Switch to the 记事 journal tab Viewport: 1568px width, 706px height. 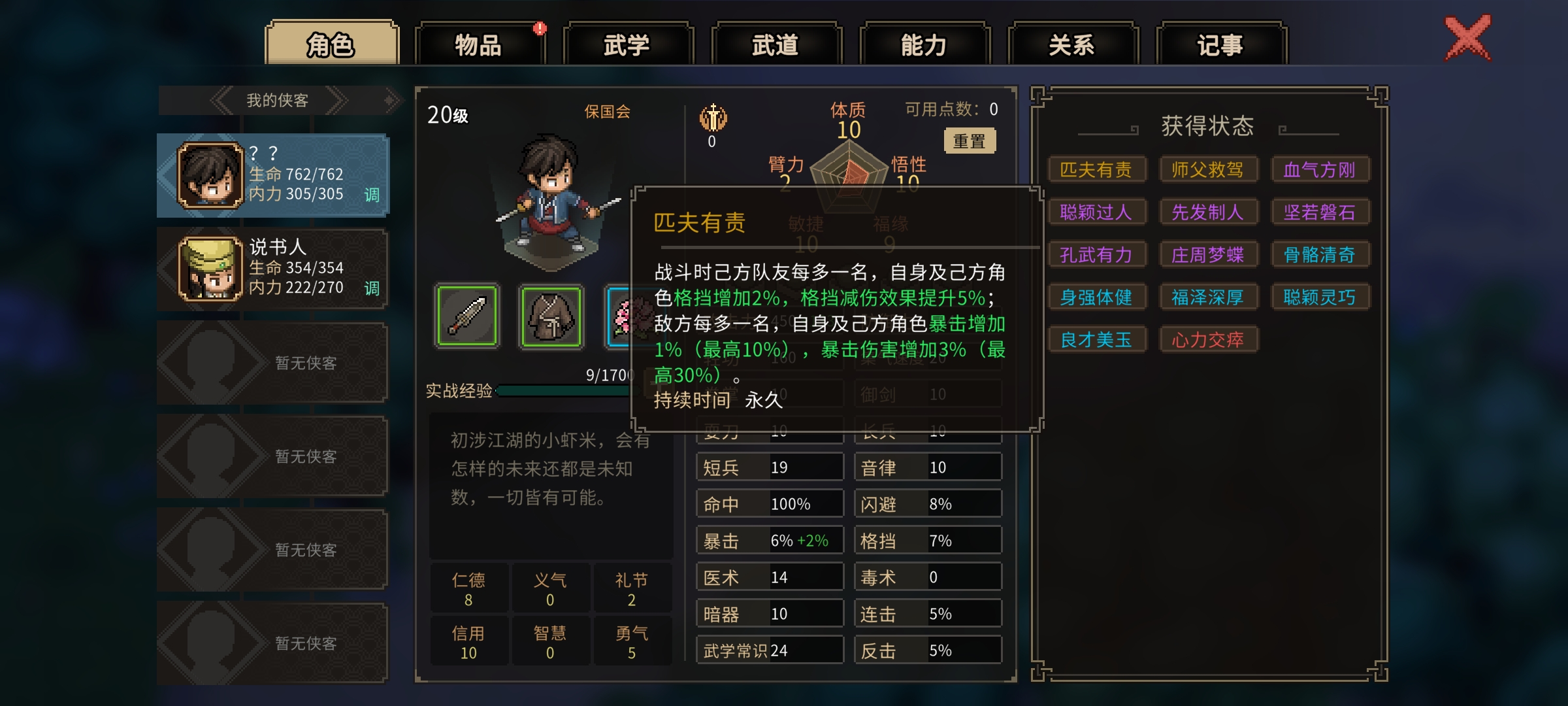1220,44
